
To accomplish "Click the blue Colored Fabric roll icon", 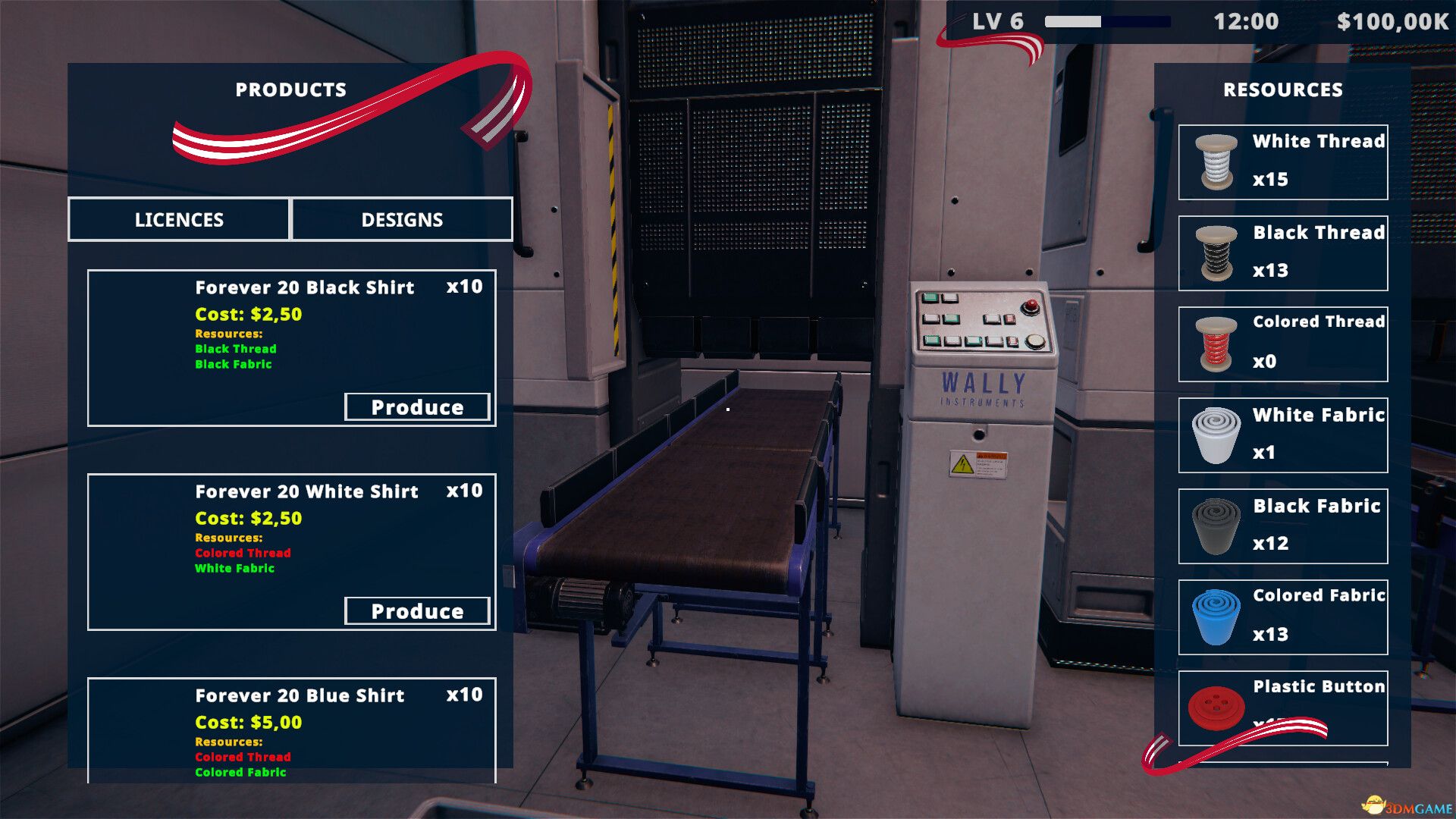I will tap(1217, 616).
